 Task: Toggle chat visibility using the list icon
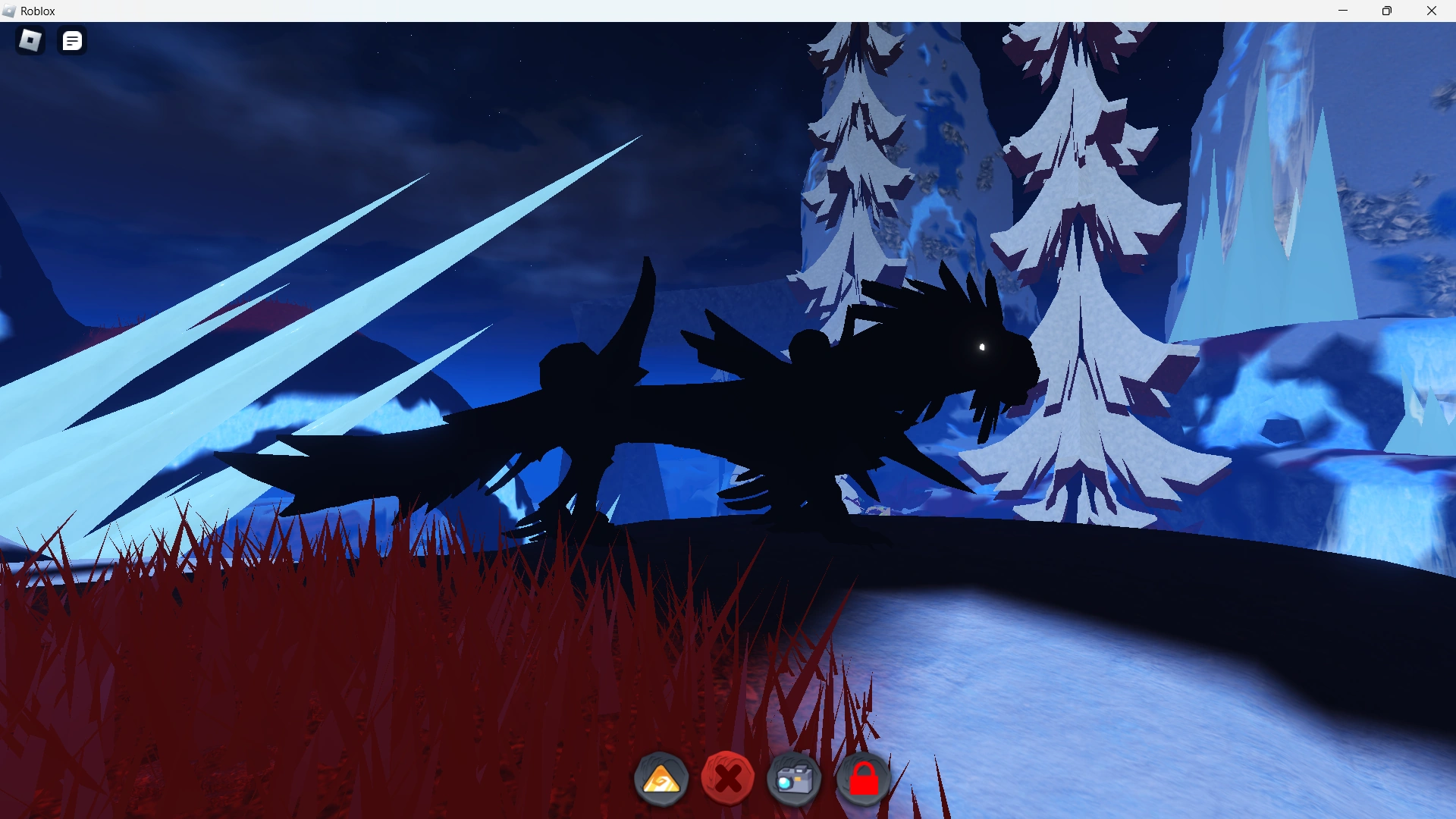(72, 41)
